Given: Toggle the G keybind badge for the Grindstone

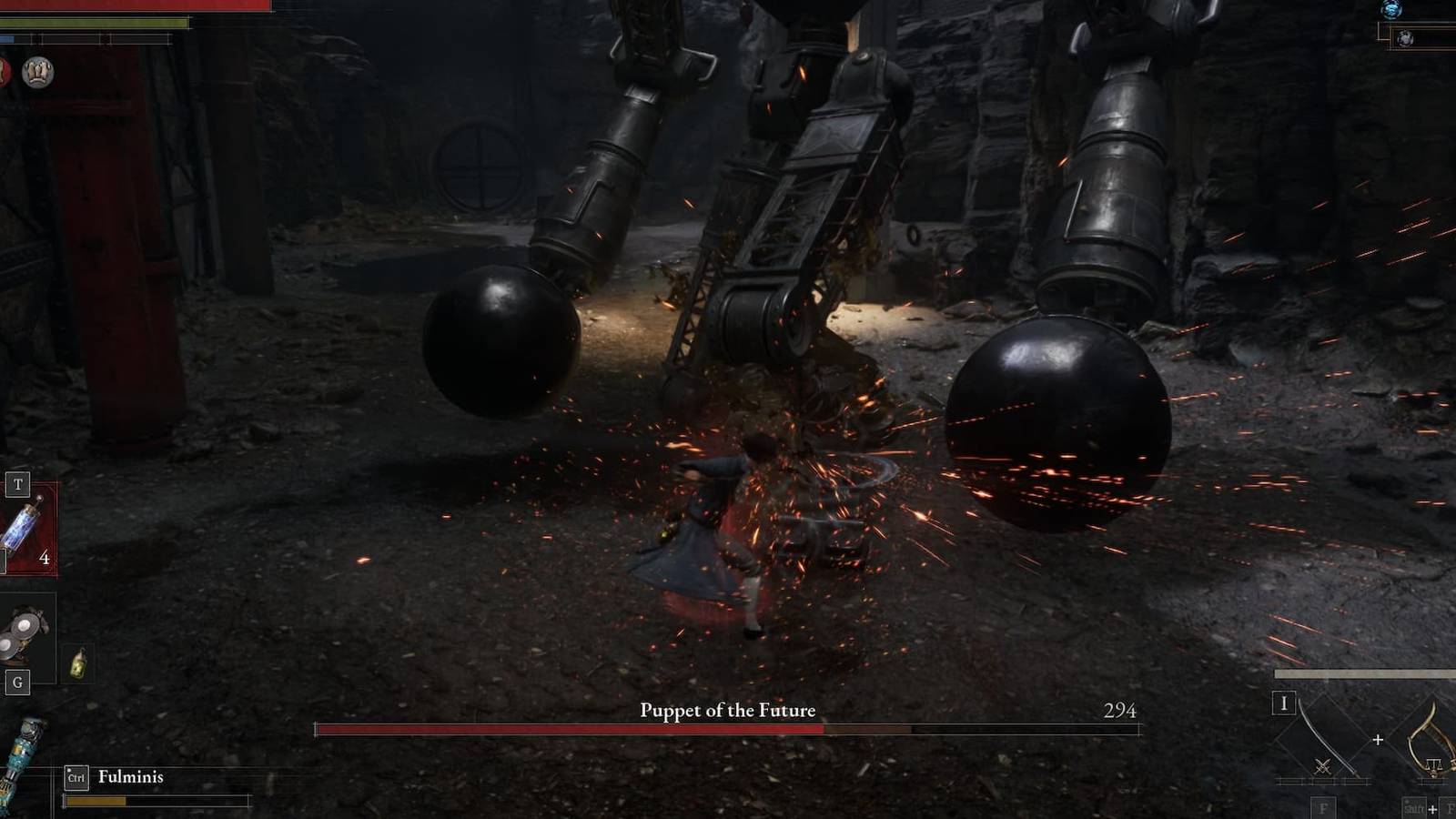Looking at the screenshot, I should click(17, 682).
